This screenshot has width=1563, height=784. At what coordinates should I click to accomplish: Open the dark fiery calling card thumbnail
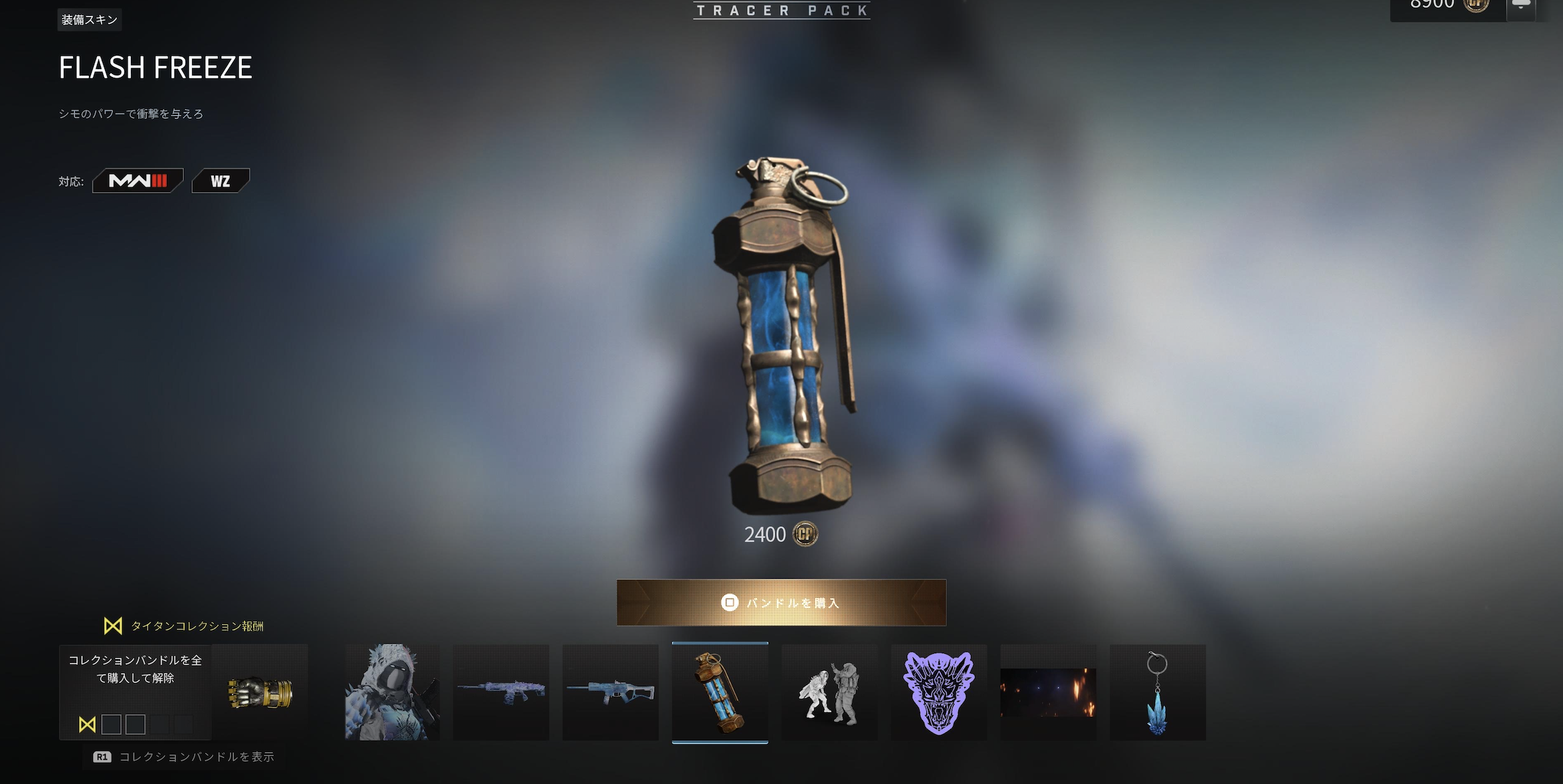1048,692
